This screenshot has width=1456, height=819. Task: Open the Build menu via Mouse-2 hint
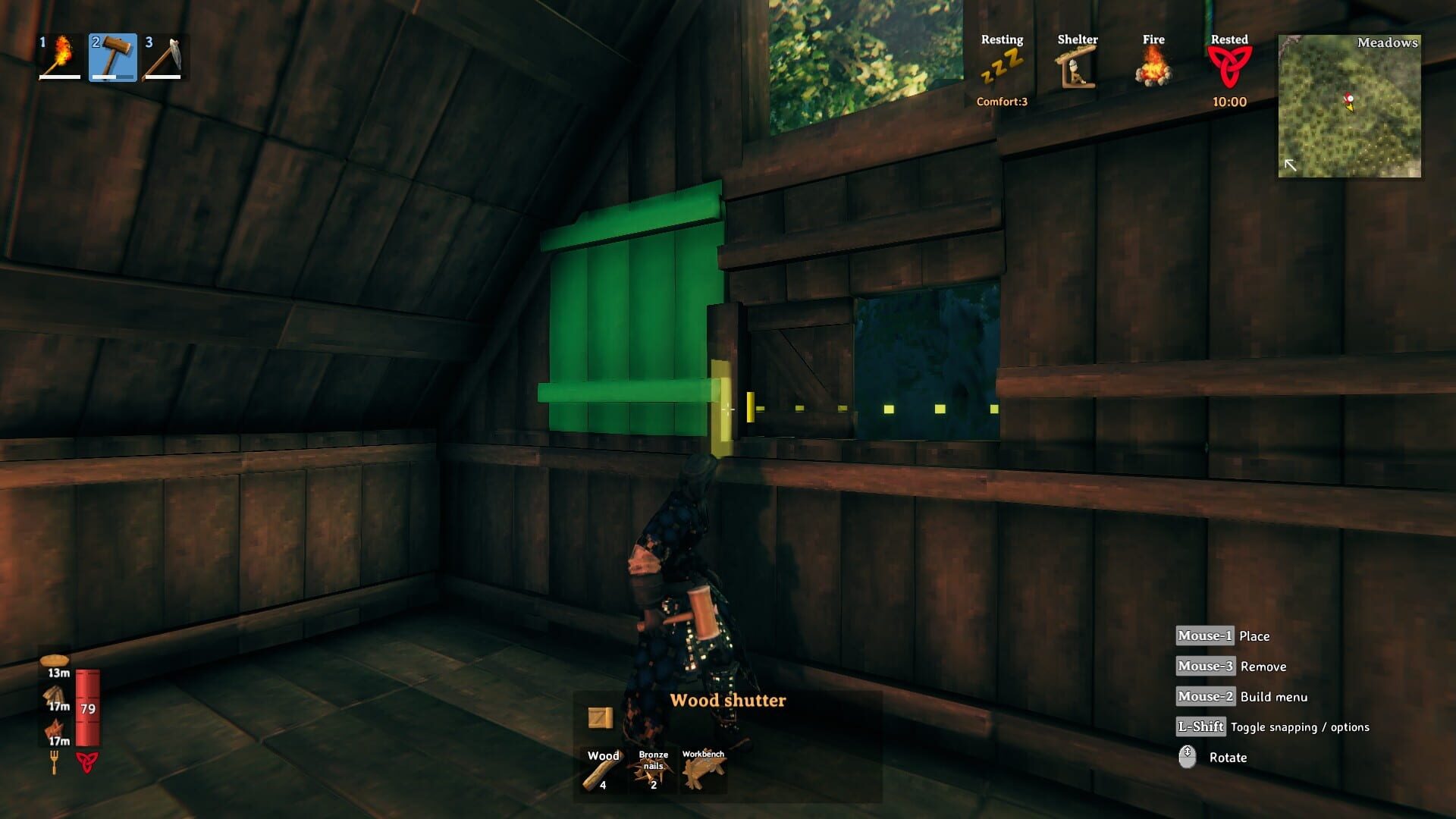click(x=1206, y=696)
